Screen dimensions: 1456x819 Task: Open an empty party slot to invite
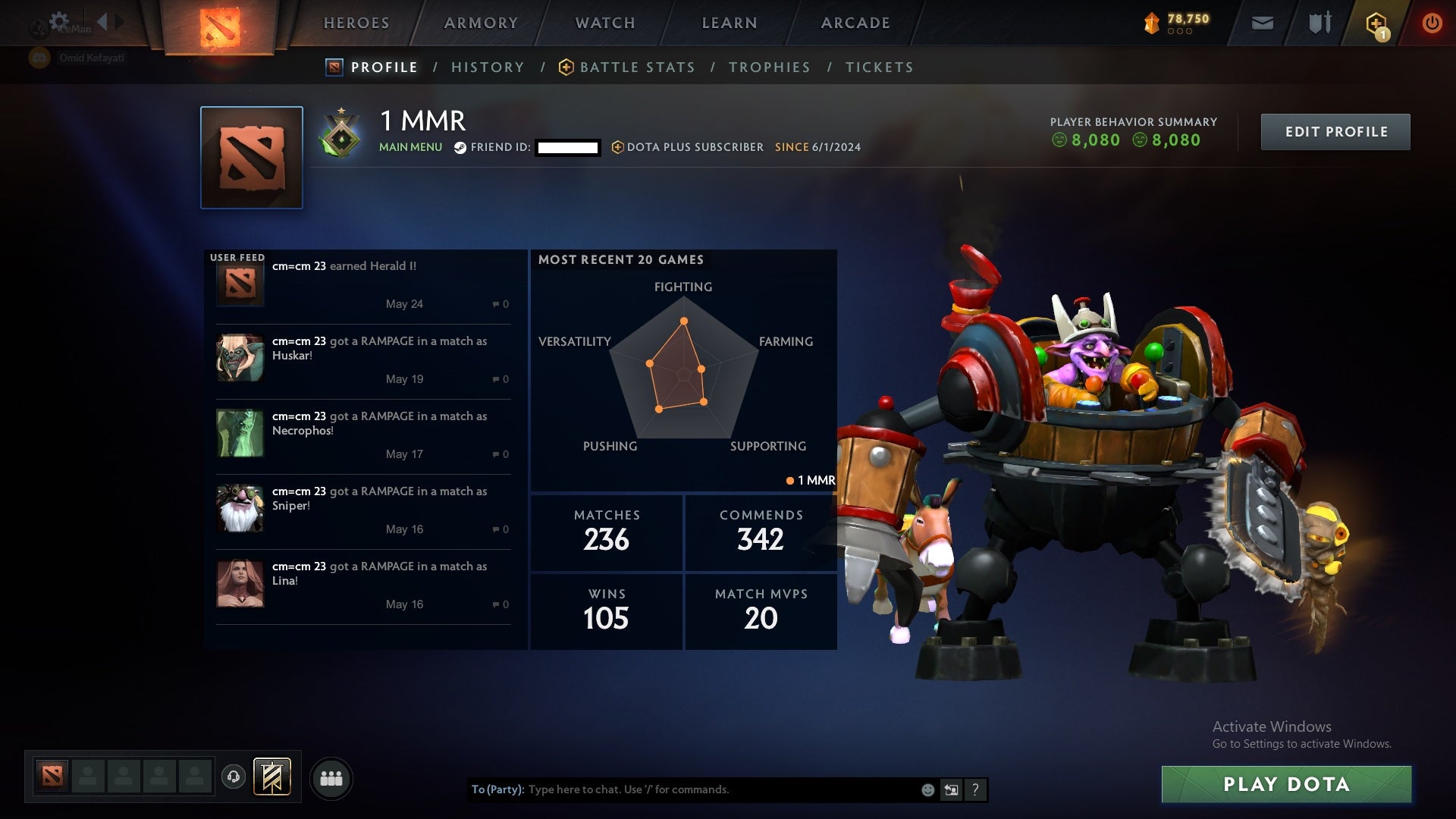[x=87, y=777]
